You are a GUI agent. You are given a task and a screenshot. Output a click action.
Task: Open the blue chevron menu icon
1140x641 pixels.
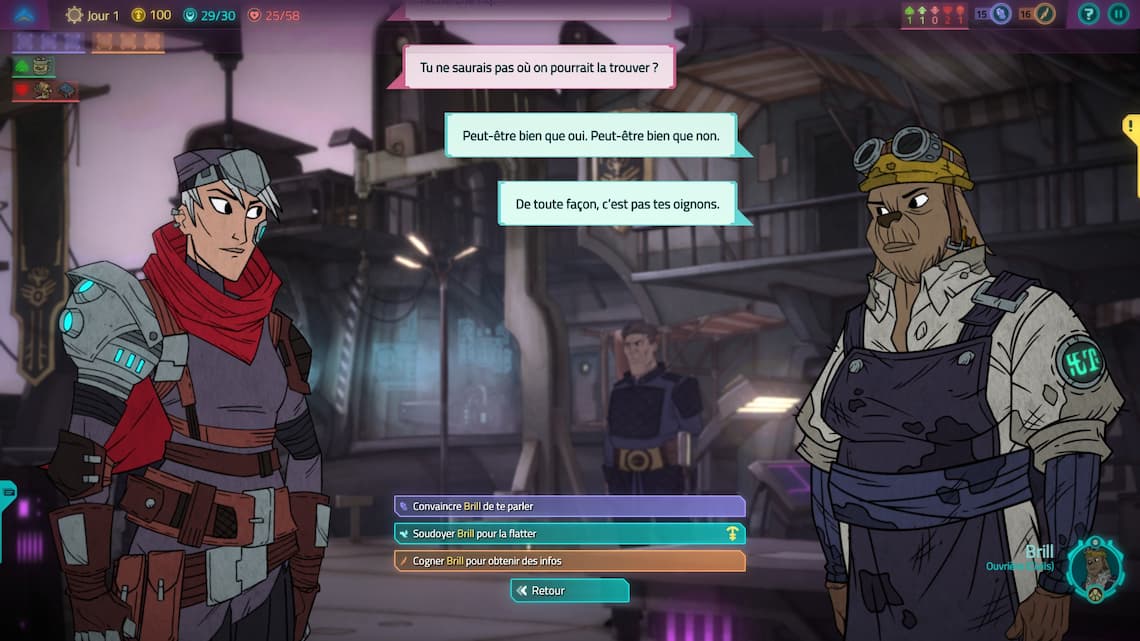(x=24, y=14)
